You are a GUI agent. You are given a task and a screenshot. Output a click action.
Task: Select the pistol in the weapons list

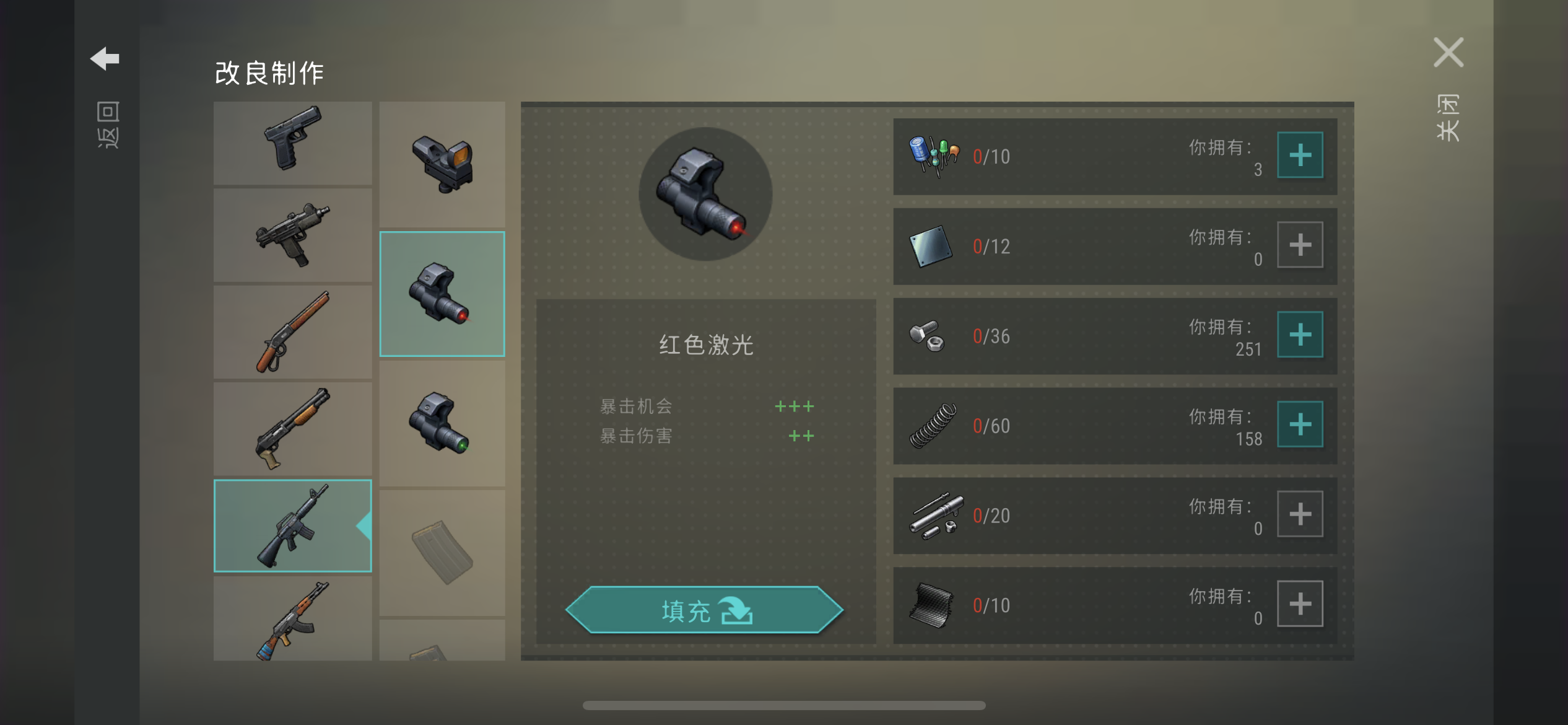pos(292,143)
